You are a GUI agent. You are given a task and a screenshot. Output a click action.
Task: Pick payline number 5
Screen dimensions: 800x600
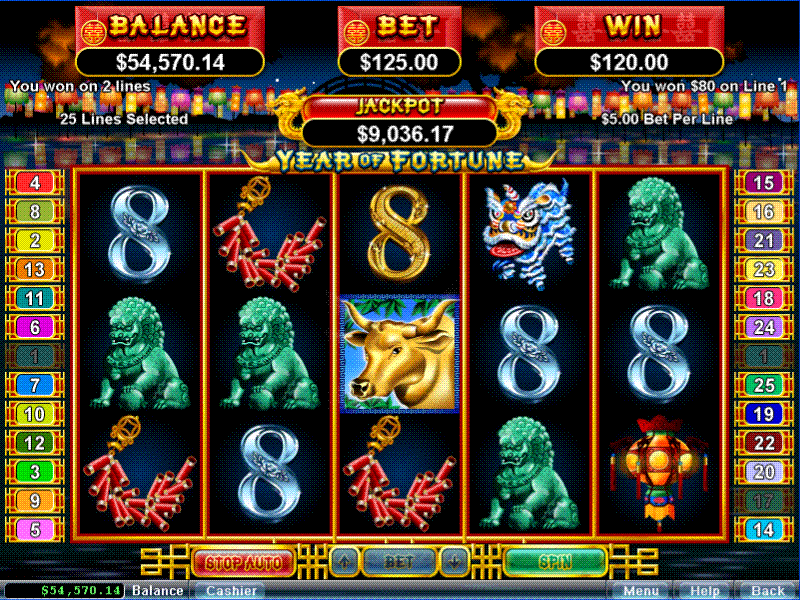tap(35, 530)
